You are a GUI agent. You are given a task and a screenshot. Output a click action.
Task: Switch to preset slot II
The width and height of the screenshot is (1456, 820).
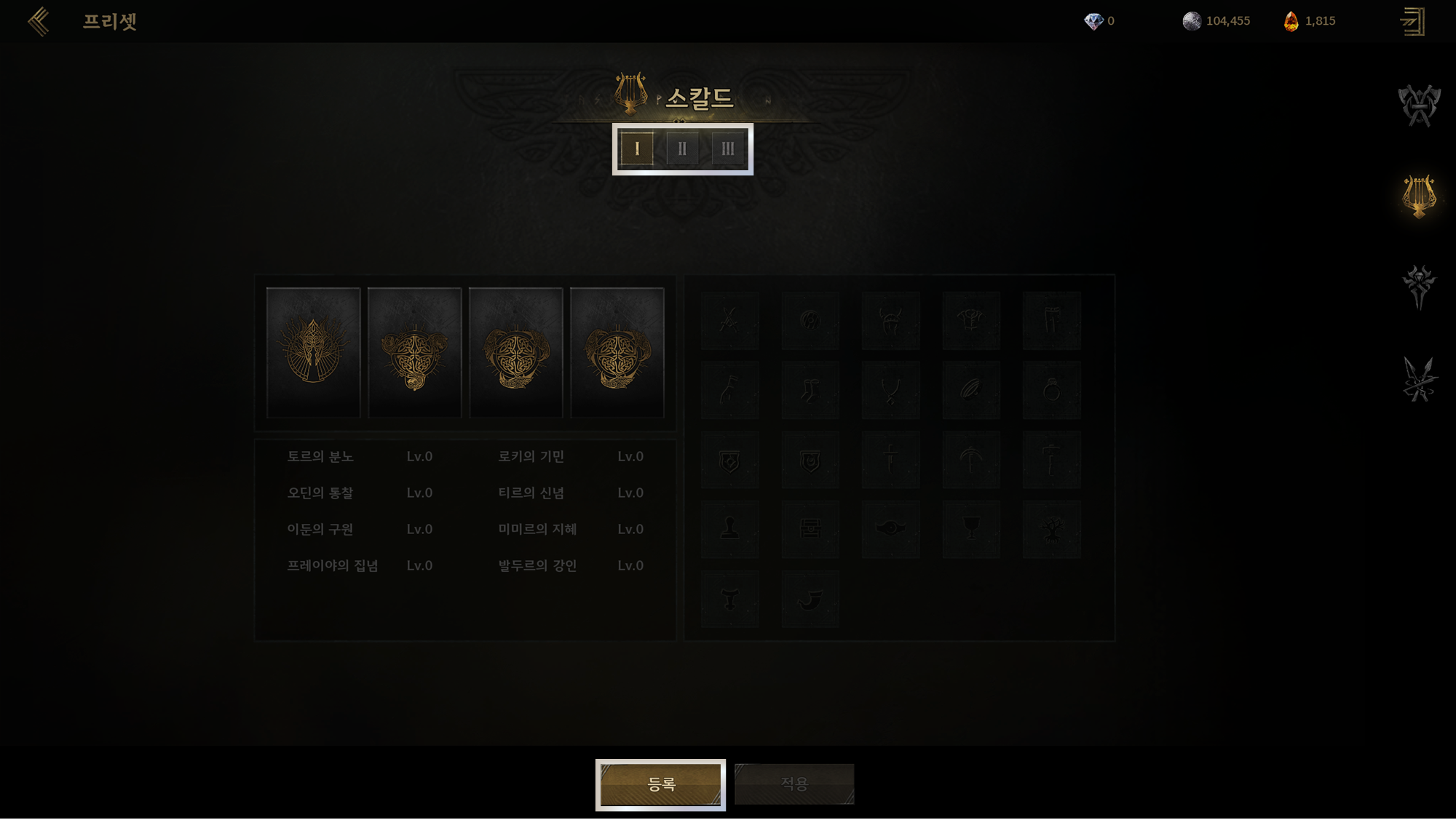point(682,149)
